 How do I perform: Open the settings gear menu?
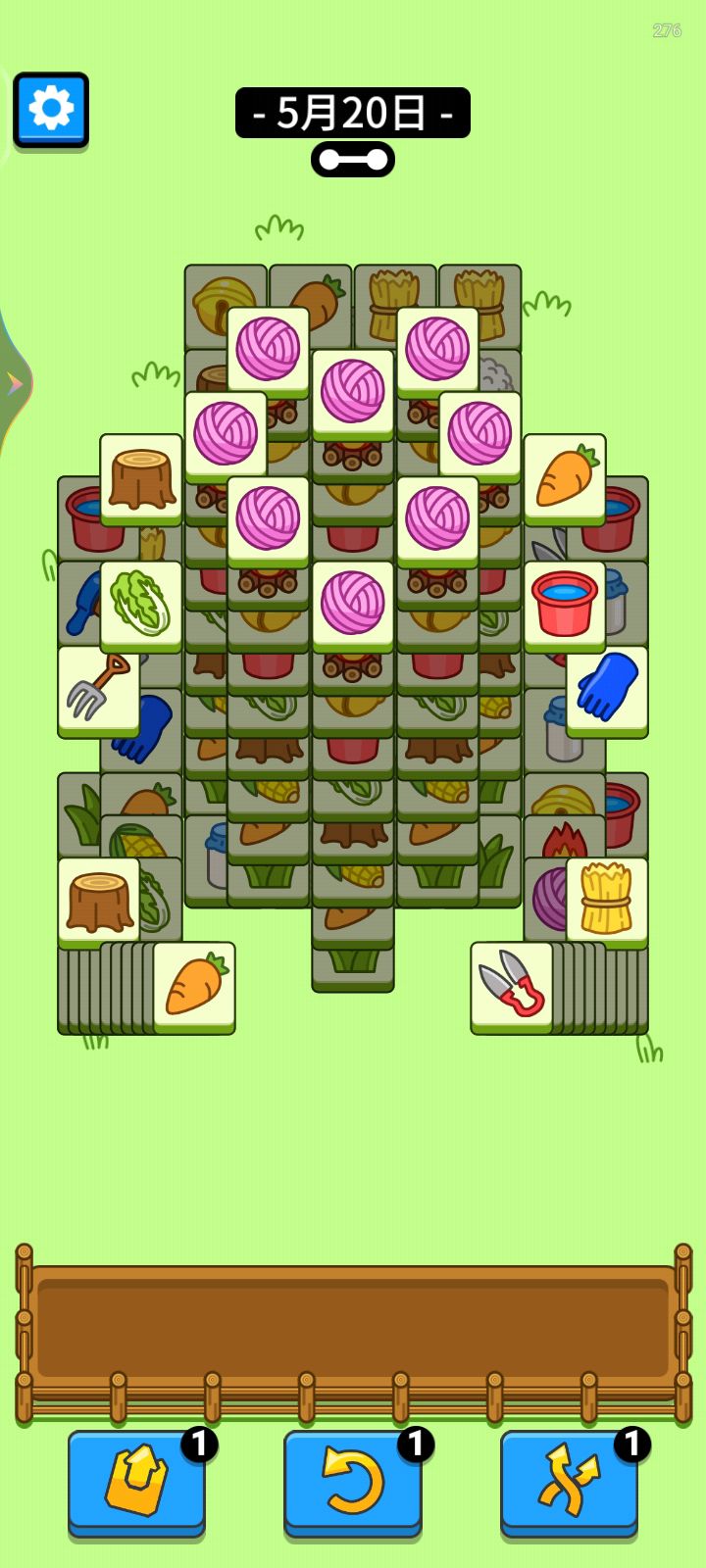pyautogui.click(x=51, y=109)
